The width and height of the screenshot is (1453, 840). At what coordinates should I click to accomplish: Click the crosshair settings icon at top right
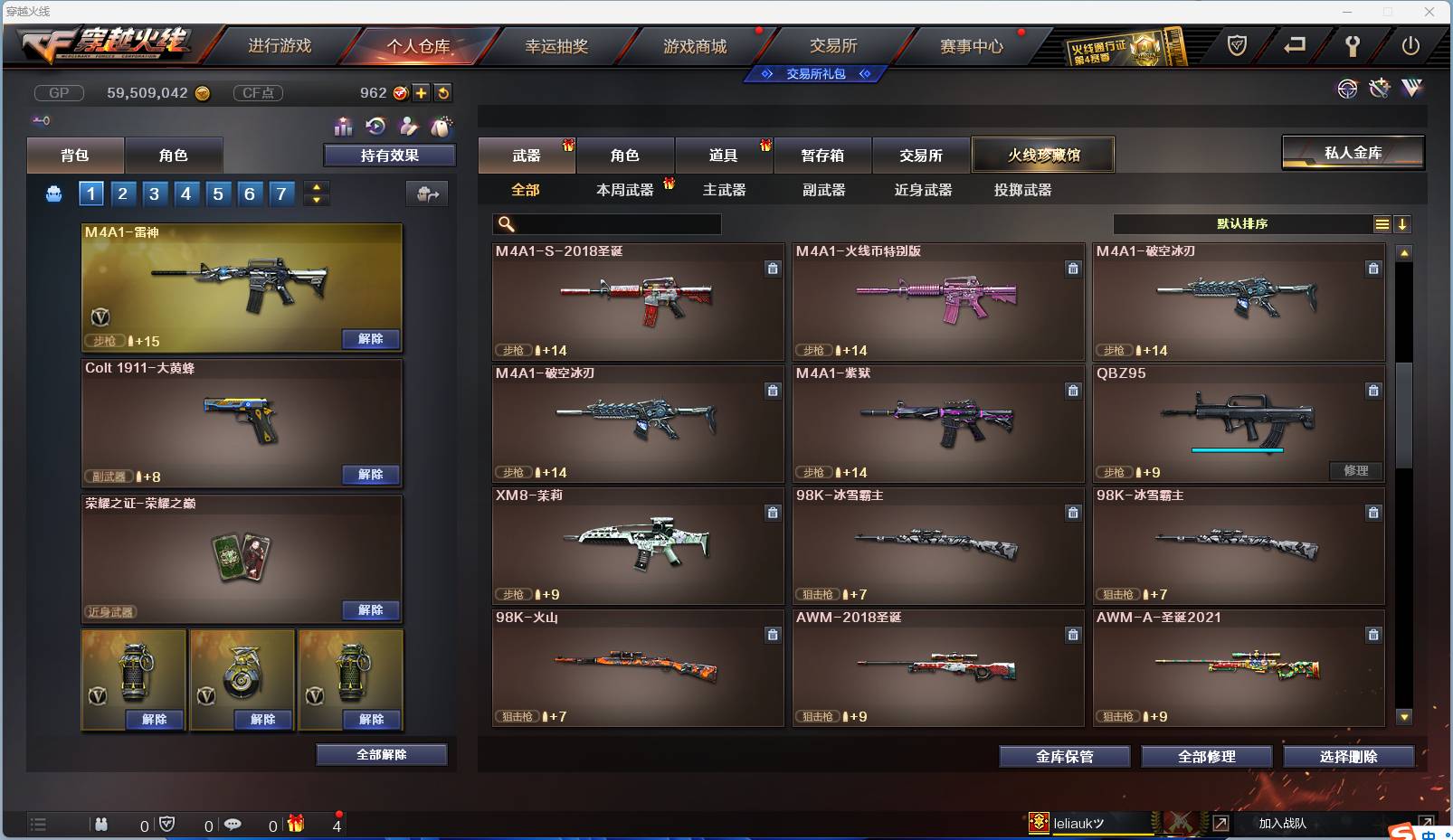[1348, 90]
